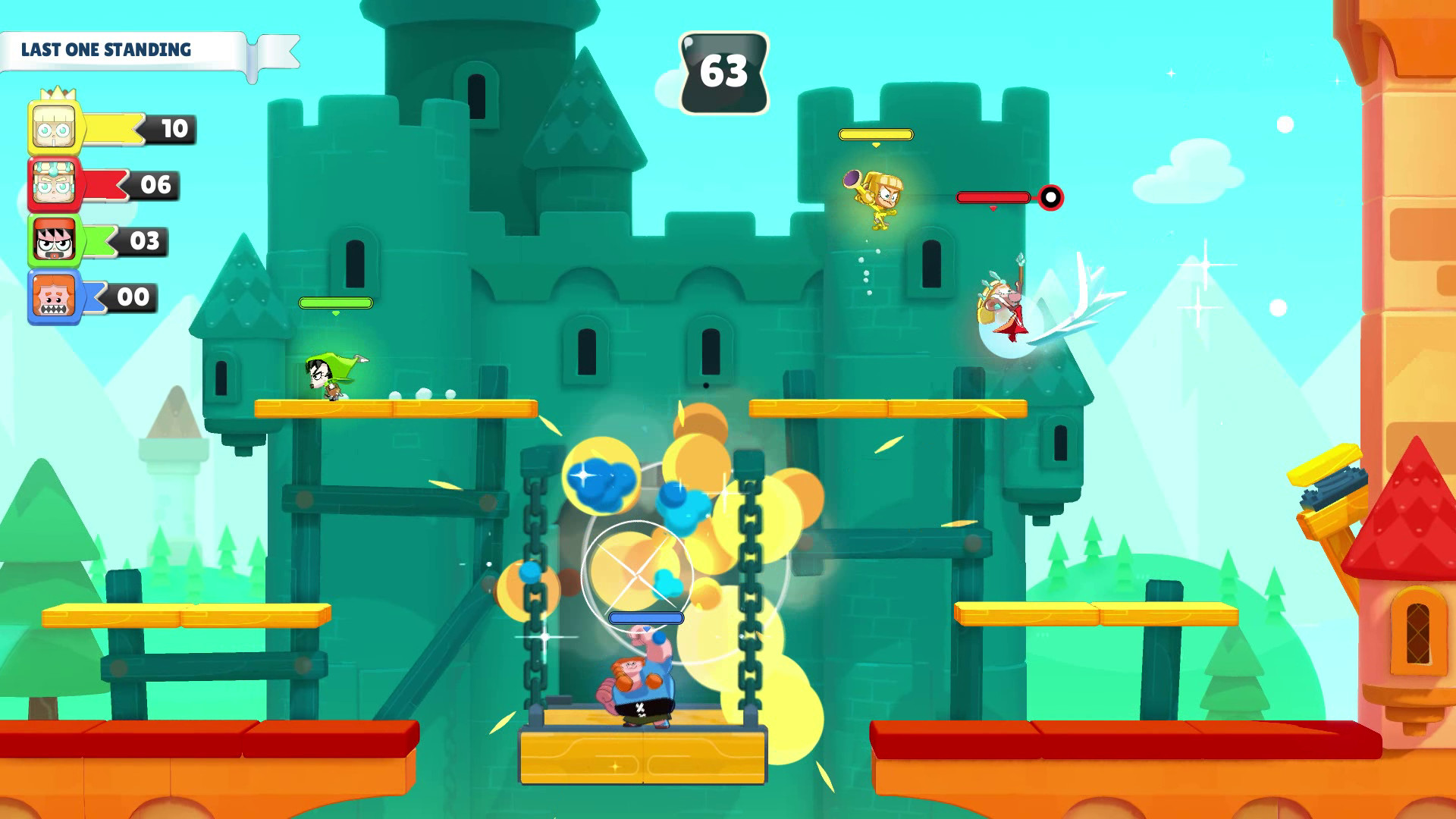Click the arrow under the yellow health bar
Image resolution: width=1456 pixels, height=819 pixels.
pos(876,144)
